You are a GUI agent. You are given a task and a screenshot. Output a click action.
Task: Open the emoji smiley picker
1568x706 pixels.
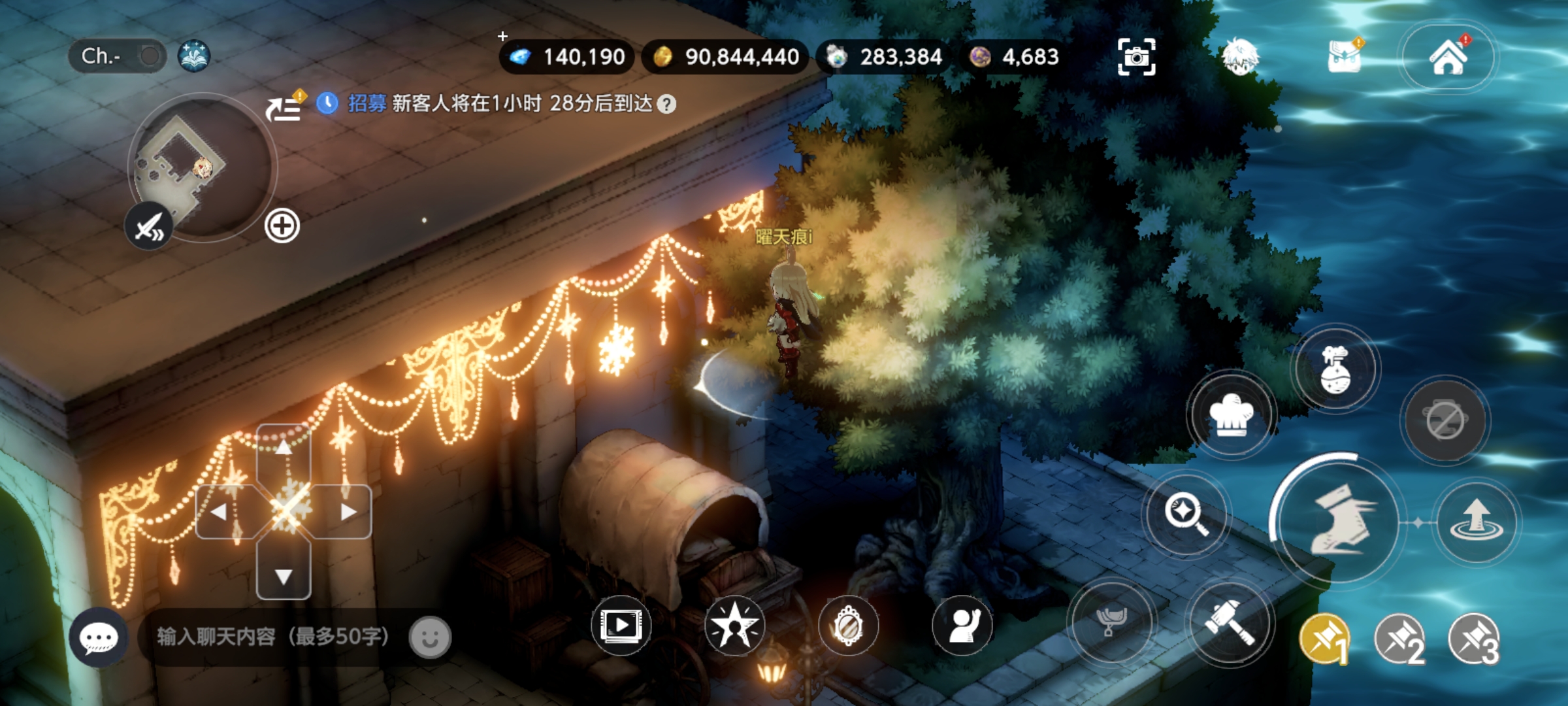coord(430,637)
